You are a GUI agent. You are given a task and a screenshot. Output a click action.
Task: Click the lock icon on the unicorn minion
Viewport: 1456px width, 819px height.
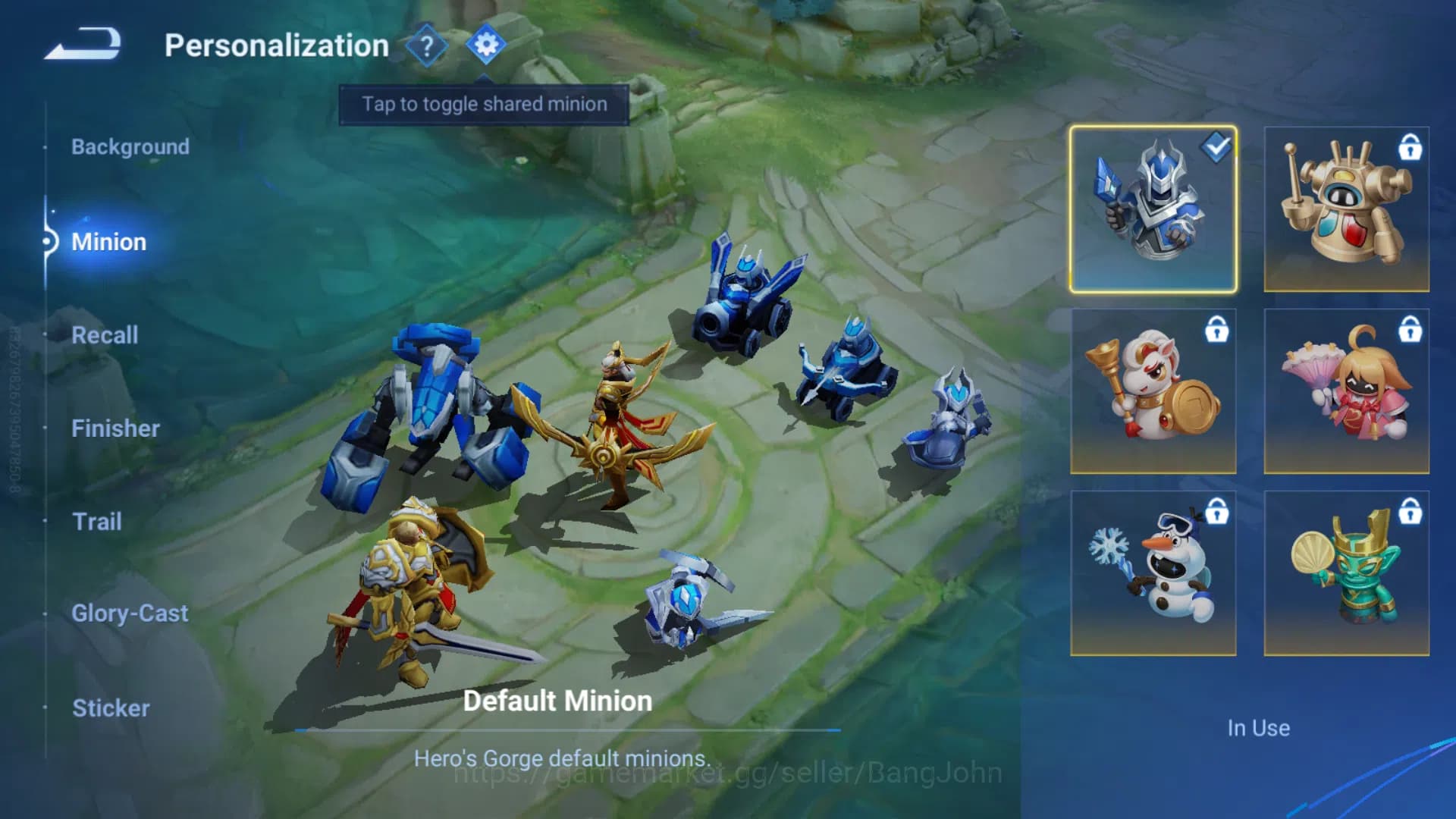click(x=1219, y=332)
